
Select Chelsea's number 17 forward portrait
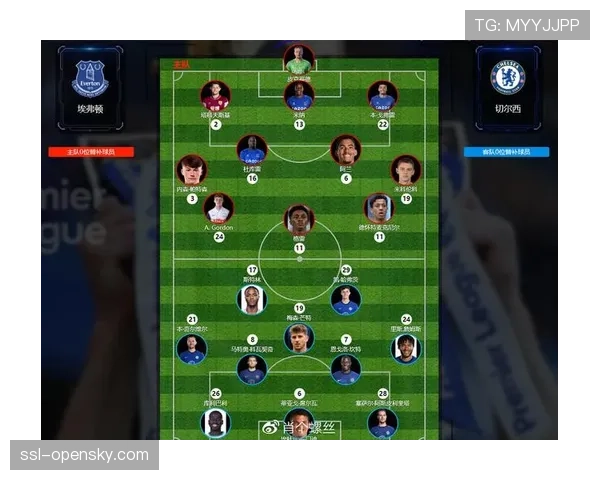(x=252, y=299)
